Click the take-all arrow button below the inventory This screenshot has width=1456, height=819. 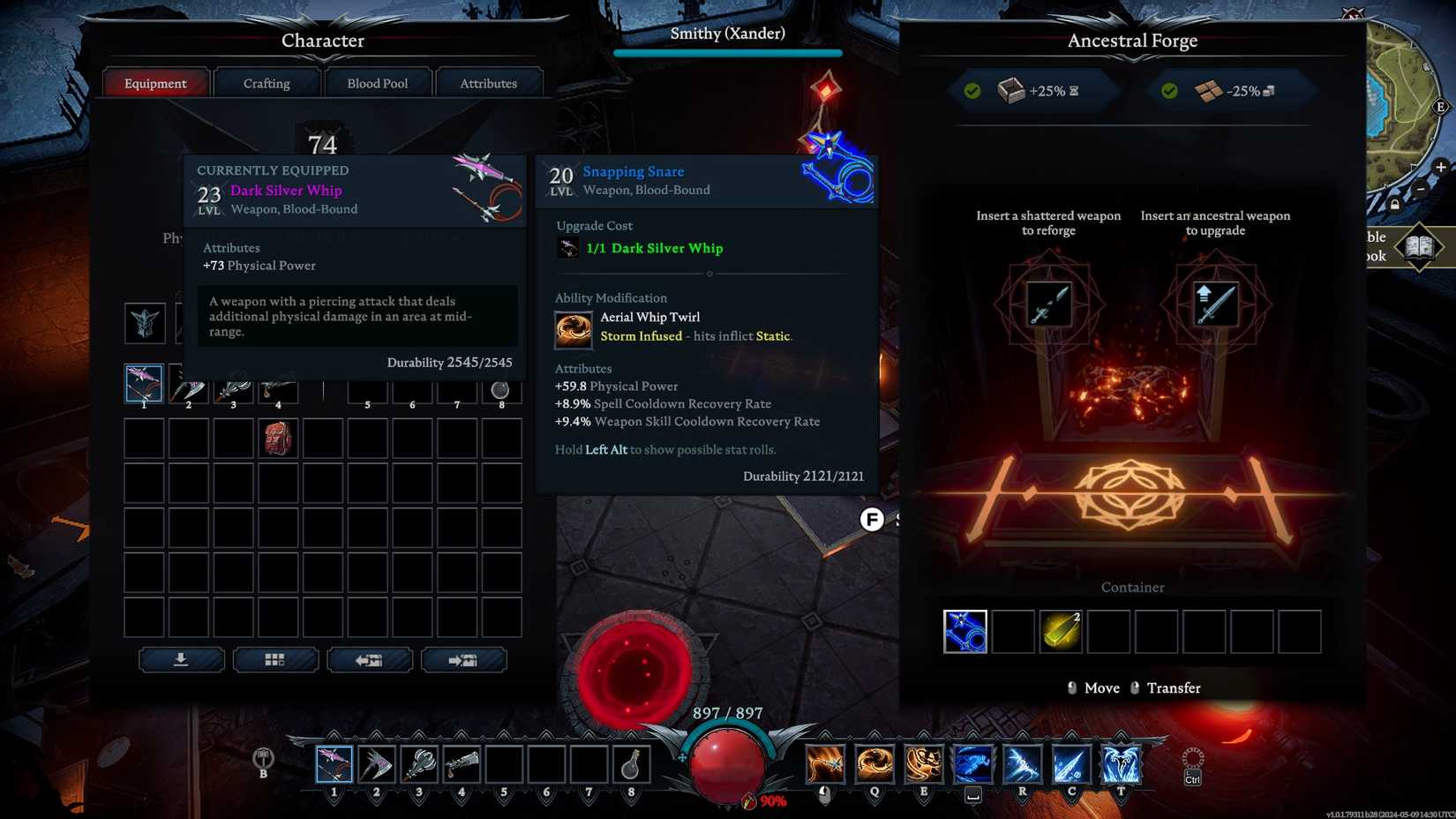(x=181, y=659)
